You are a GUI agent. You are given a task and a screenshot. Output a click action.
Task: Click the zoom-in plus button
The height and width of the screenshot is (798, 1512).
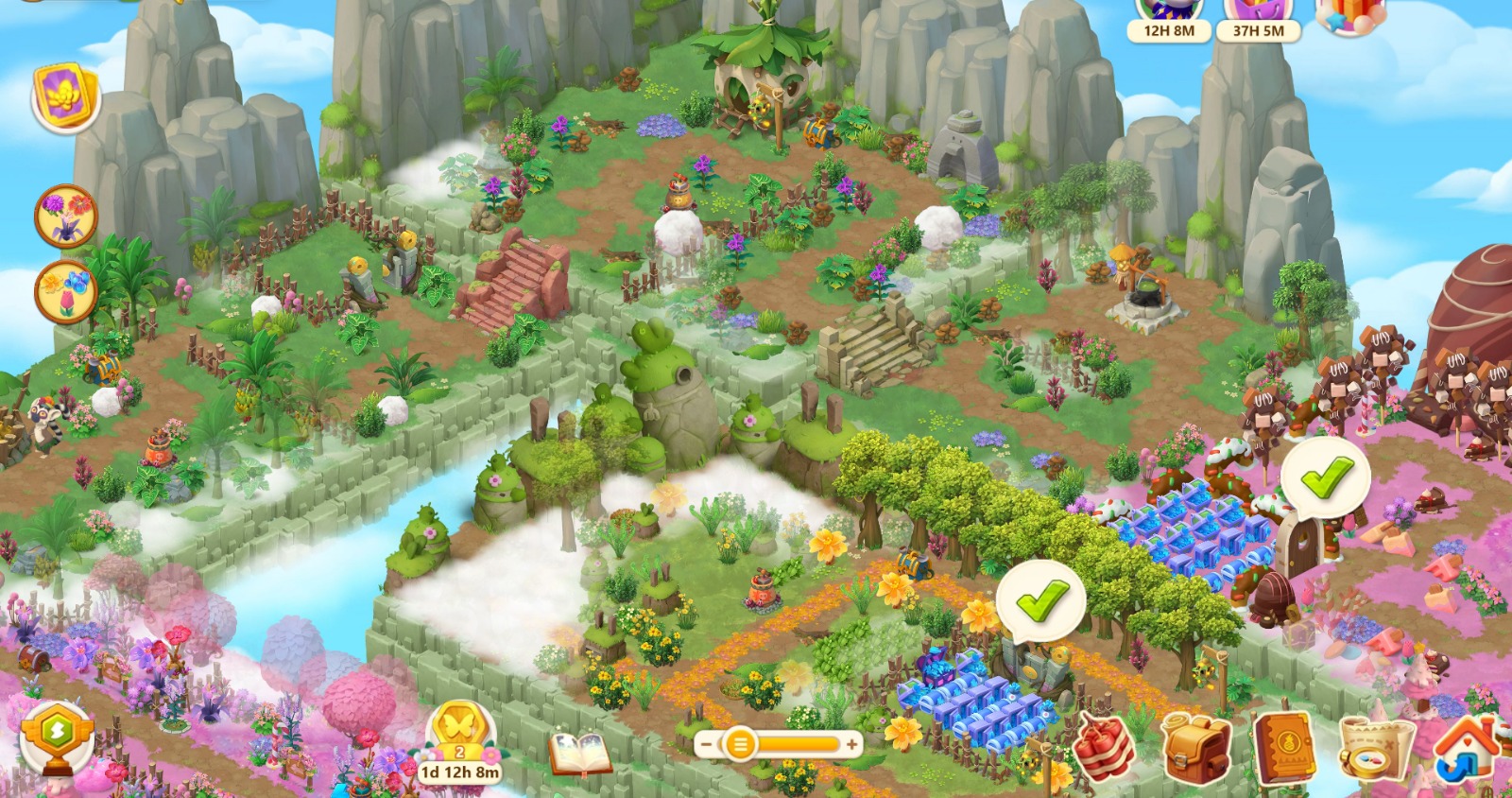pos(851,744)
